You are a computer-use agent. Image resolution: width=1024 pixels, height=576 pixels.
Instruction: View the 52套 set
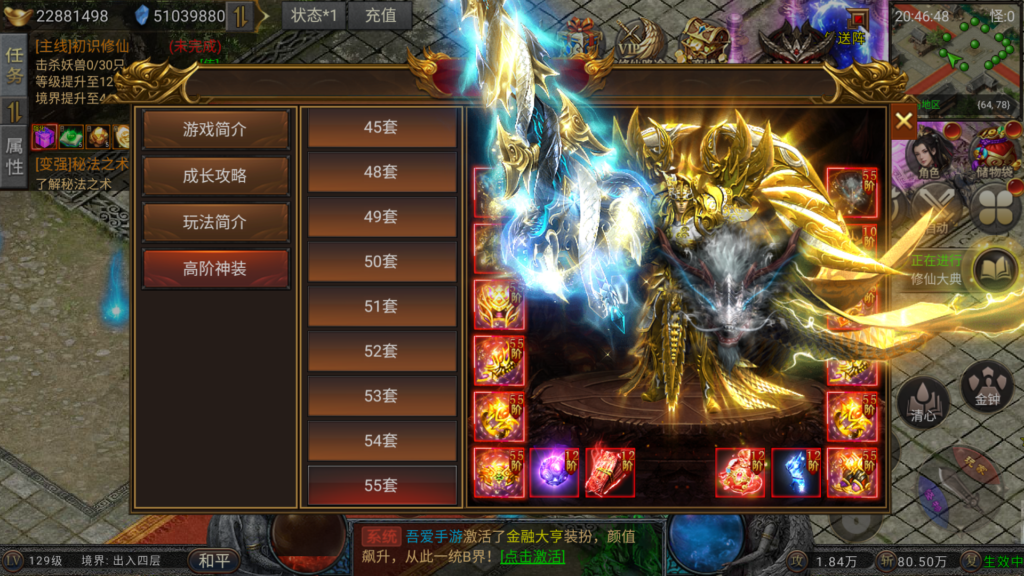[x=381, y=351]
